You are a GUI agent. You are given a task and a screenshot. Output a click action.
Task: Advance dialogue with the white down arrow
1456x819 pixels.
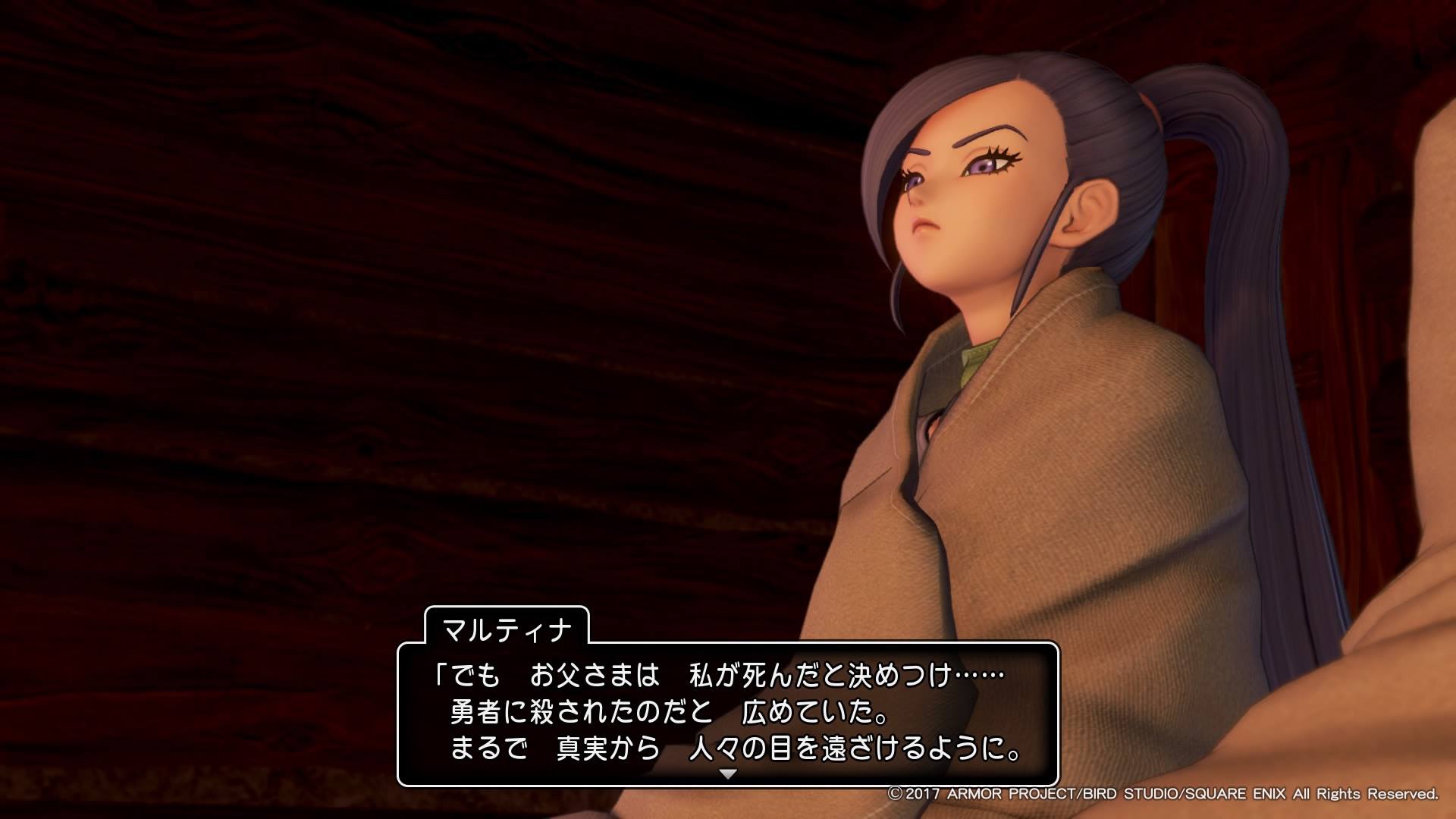(728, 774)
